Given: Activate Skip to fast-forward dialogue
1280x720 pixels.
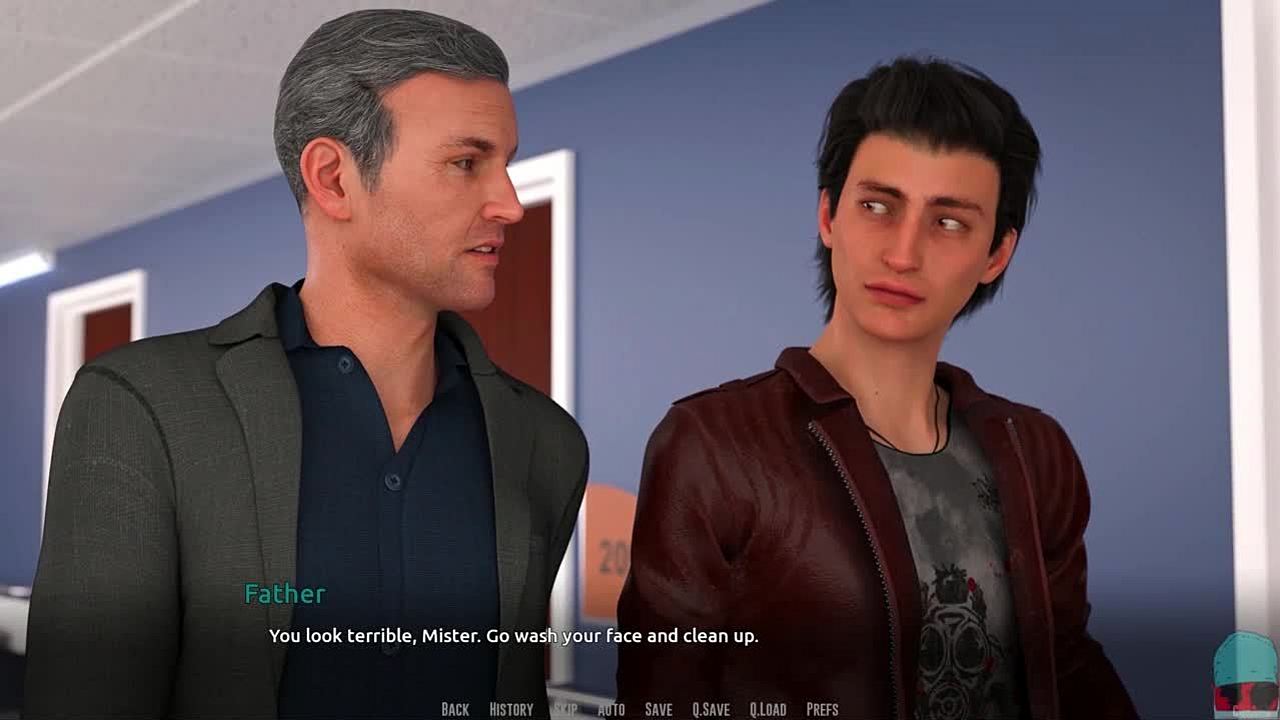Looking at the screenshot, I should (565, 709).
